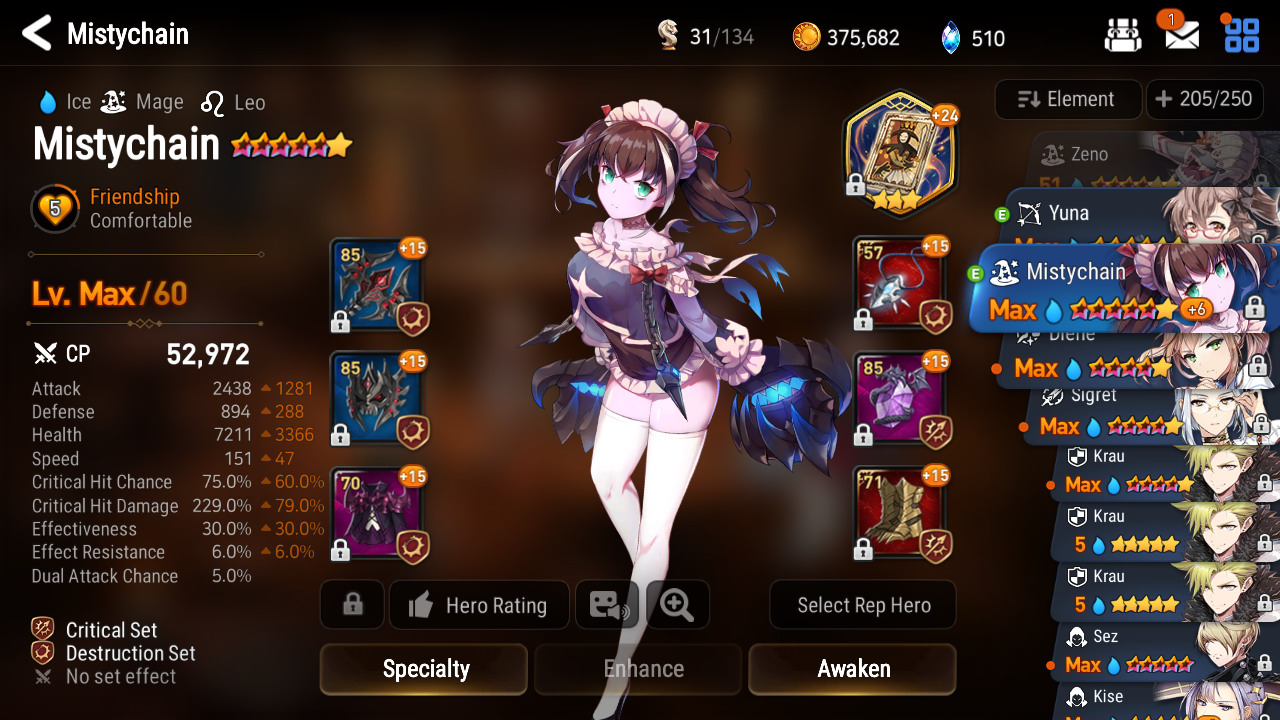This screenshot has height=720, width=1280.
Task: Go back using the top-left arrow
Action: [37, 34]
